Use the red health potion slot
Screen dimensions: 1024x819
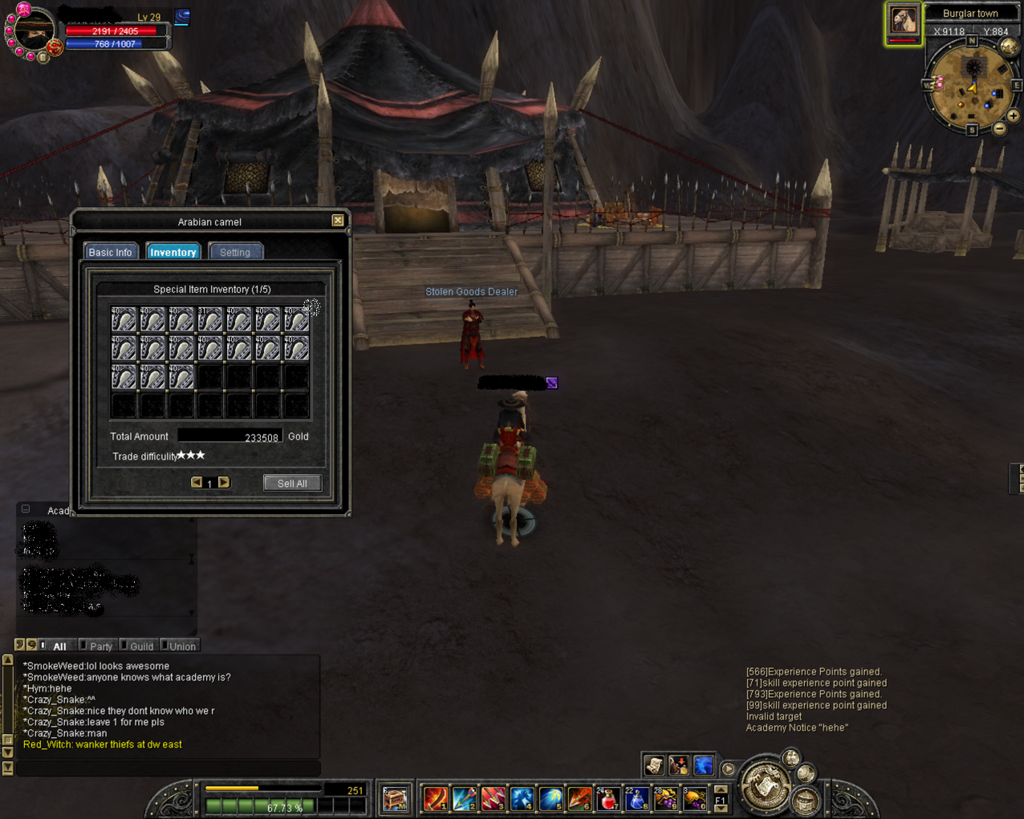point(608,798)
